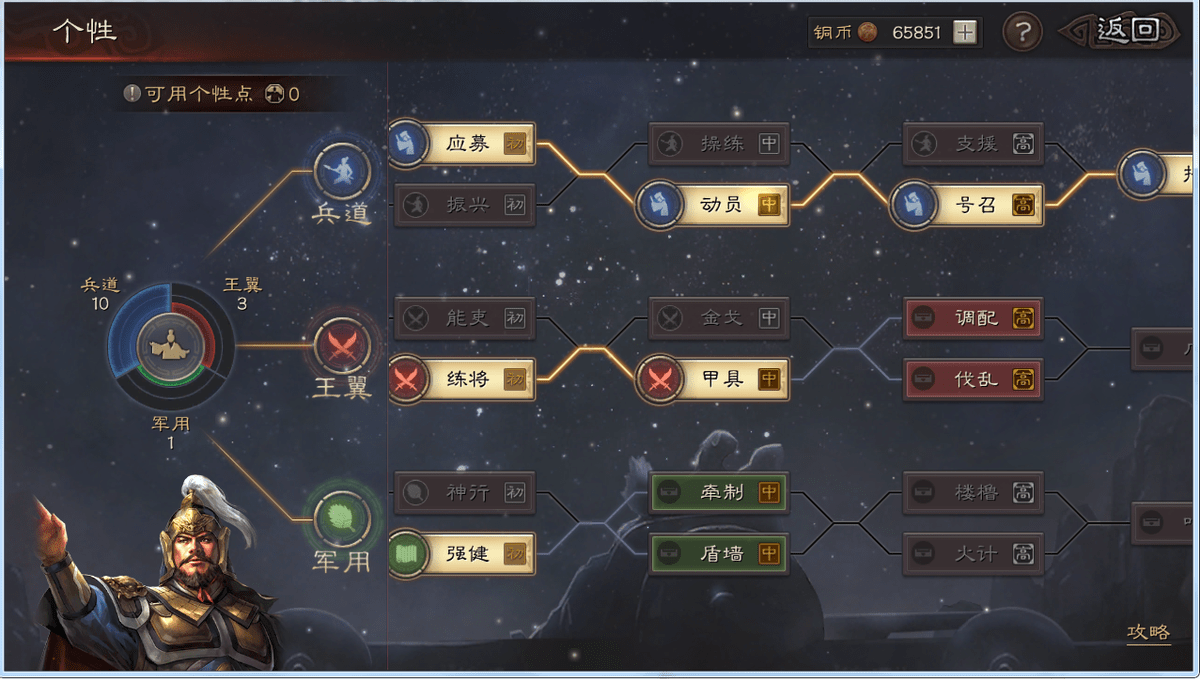Select the 号召 trait node
This screenshot has width=1200, height=679.
click(x=975, y=205)
